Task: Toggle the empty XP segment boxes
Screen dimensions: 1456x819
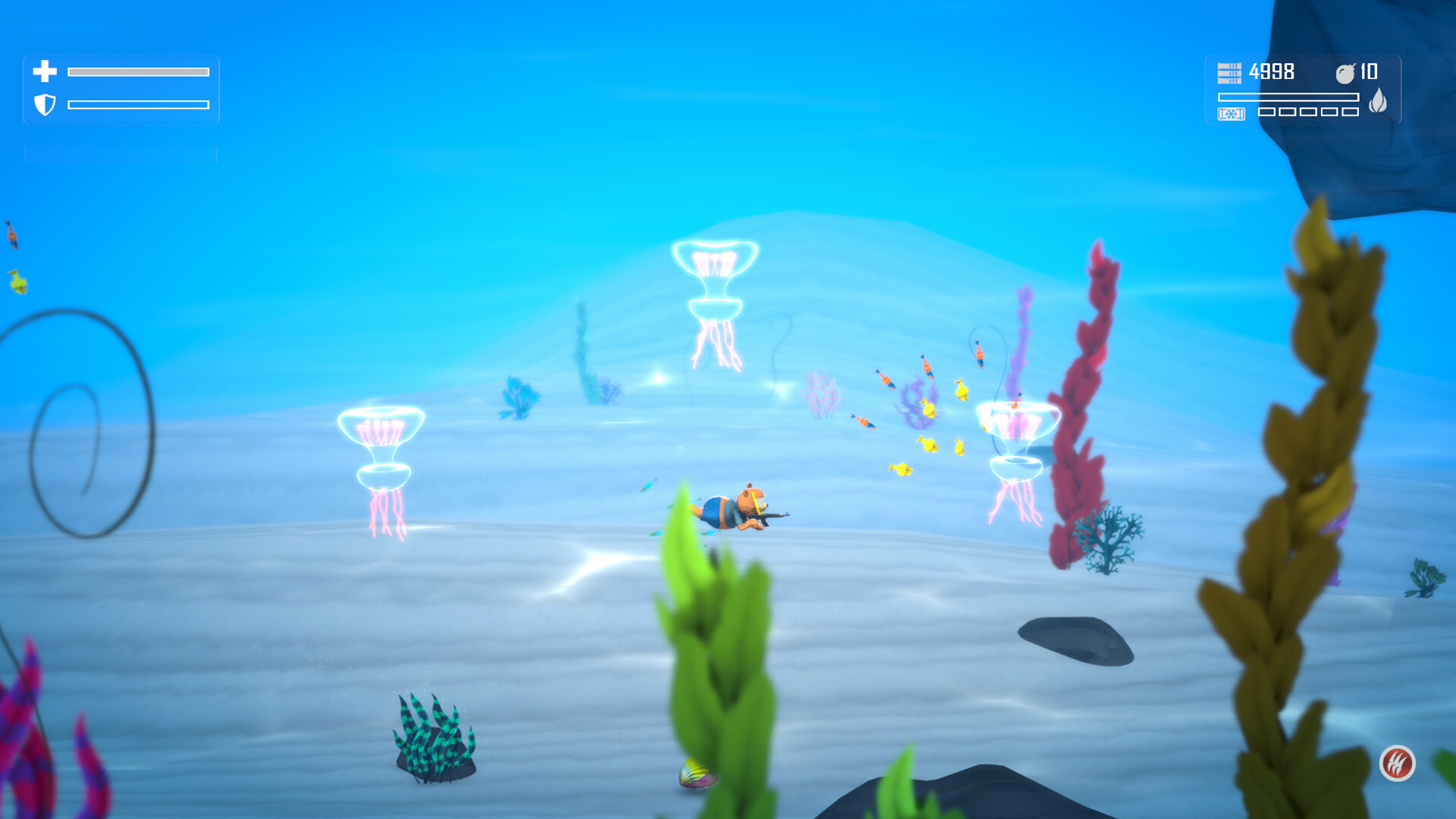Action: [x=1307, y=113]
